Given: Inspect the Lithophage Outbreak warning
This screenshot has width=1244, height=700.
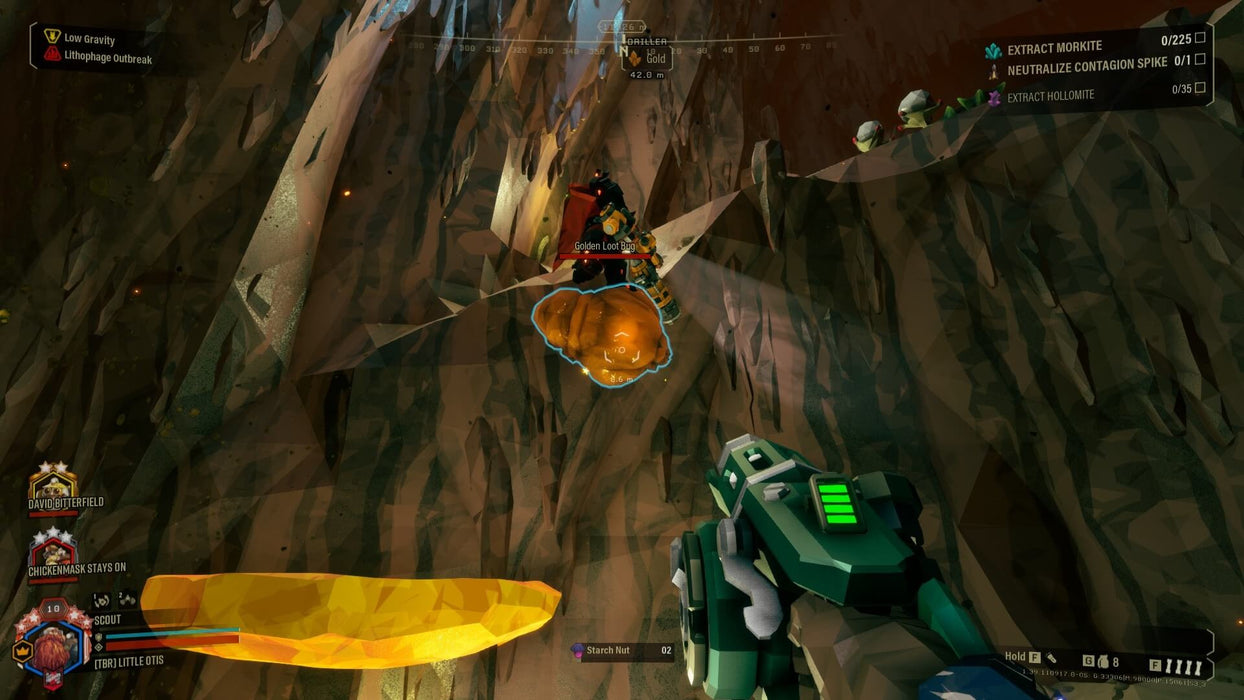Looking at the screenshot, I should [x=107, y=57].
